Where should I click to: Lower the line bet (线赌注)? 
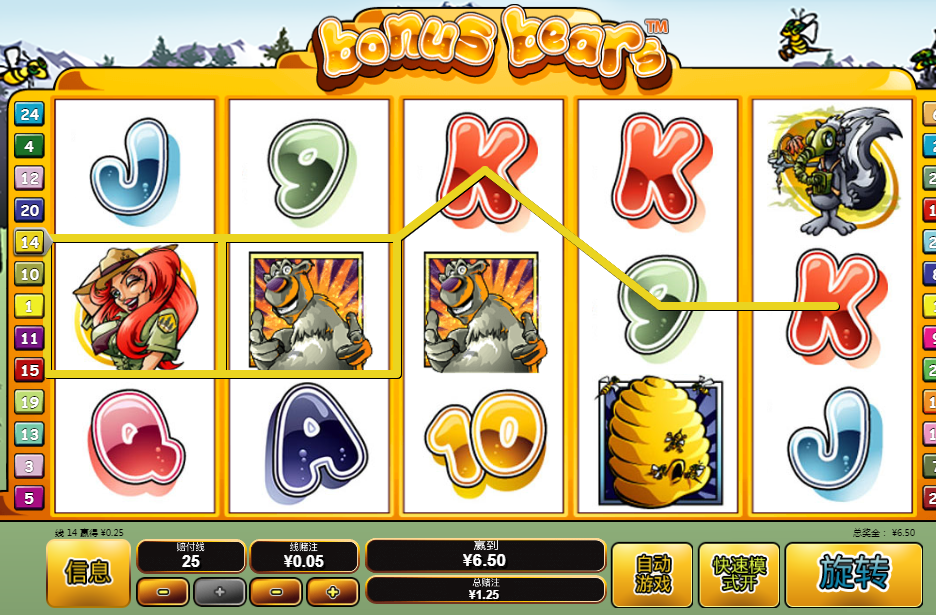[x=277, y=592]
